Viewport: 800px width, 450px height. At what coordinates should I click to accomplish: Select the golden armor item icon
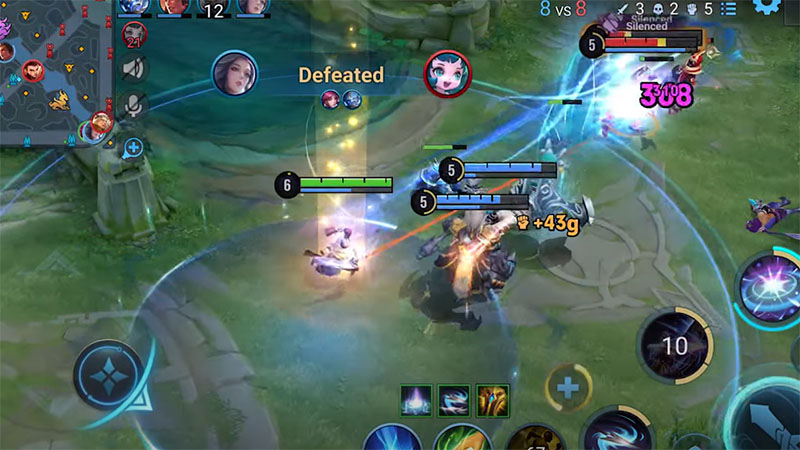pyautogui.click(x=492, y=400)
